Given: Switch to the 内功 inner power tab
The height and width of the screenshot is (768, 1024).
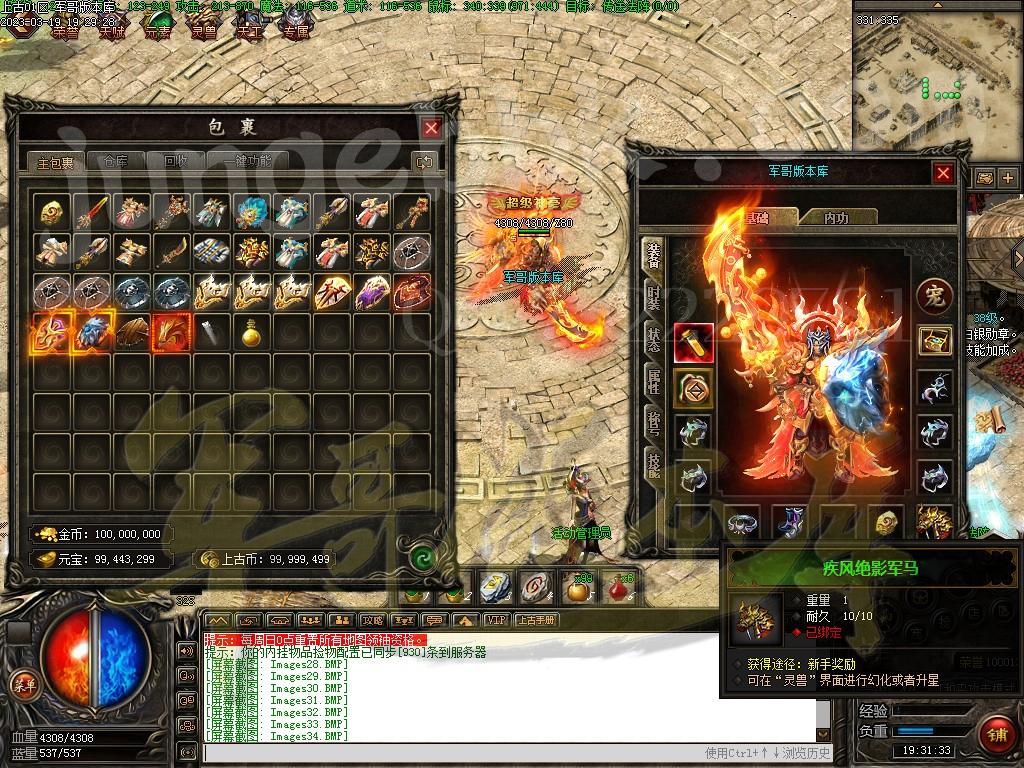Looking at the screenshot, I should (836, 217).
